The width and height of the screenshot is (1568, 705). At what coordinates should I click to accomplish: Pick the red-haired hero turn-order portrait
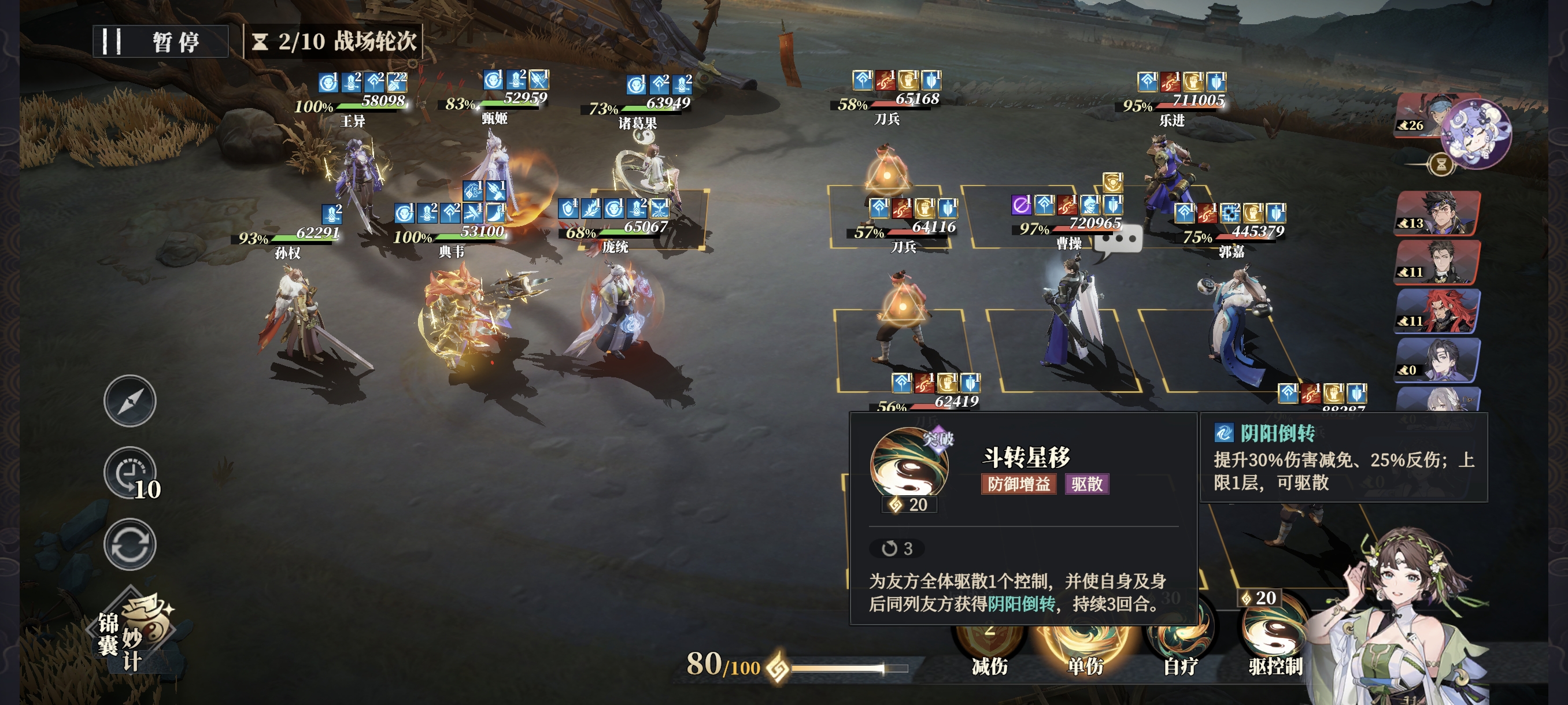click(x=1437, y=311)
